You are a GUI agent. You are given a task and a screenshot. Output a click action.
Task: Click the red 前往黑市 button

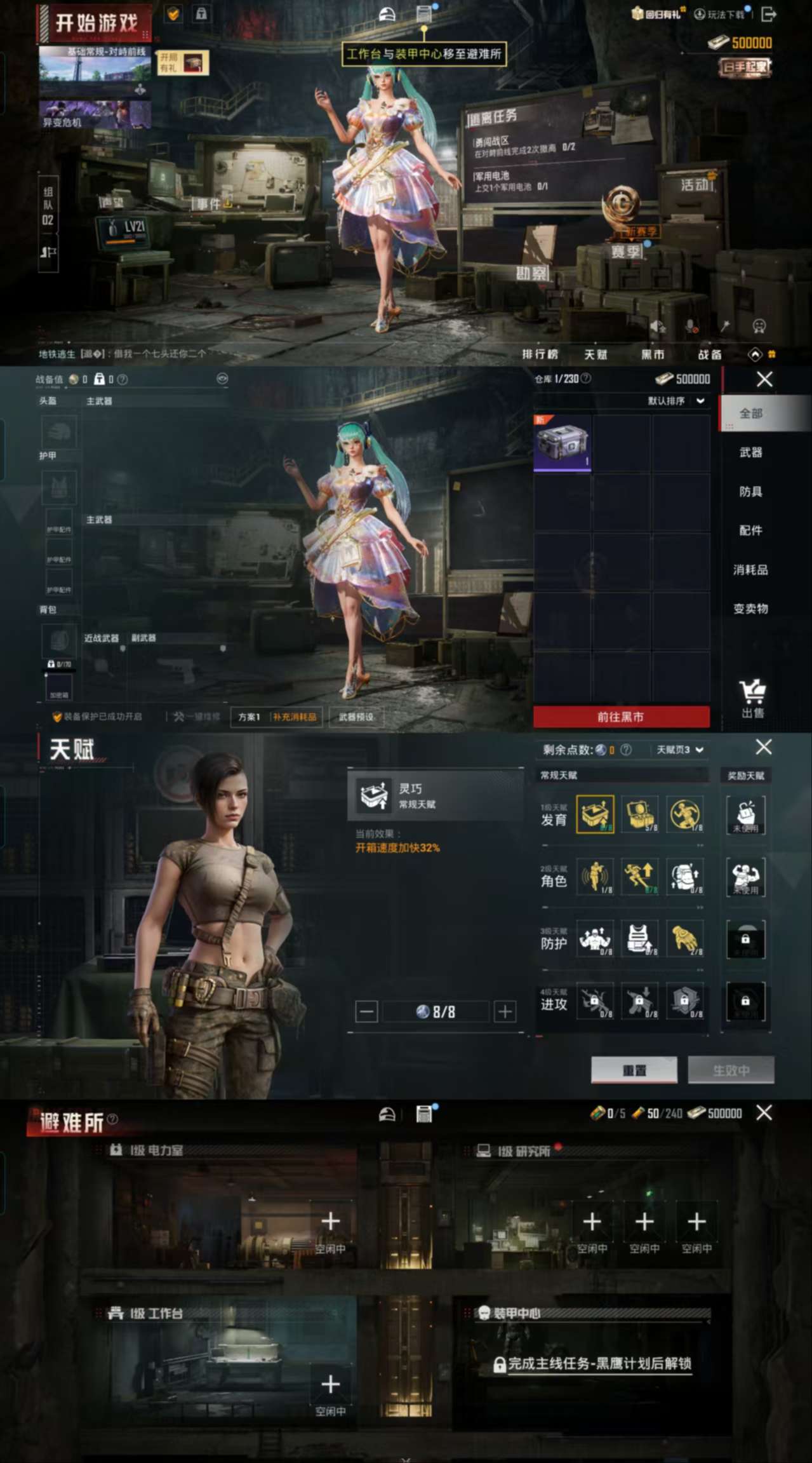pos(621,717)
